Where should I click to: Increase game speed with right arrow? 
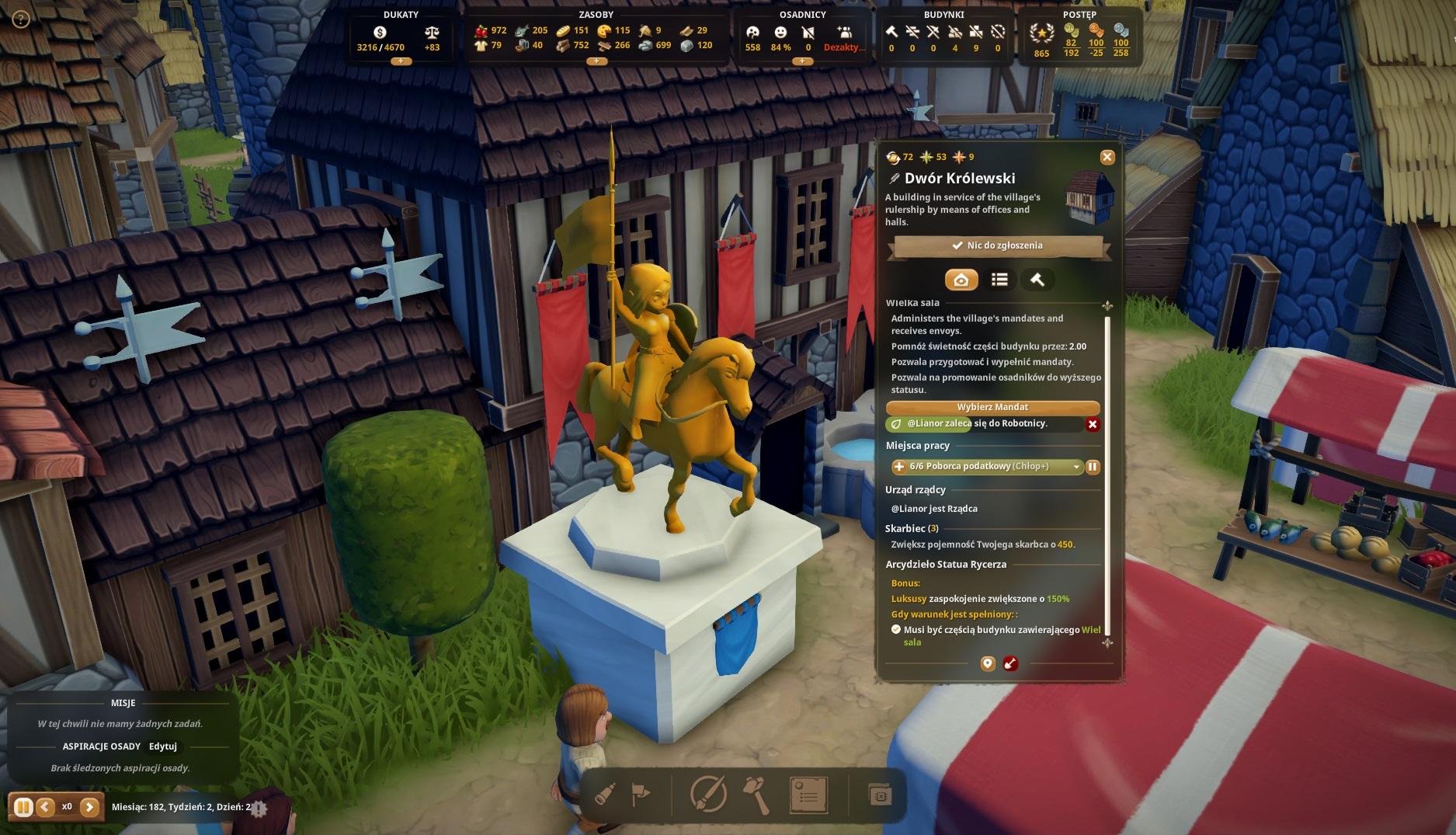pos(89,807)
